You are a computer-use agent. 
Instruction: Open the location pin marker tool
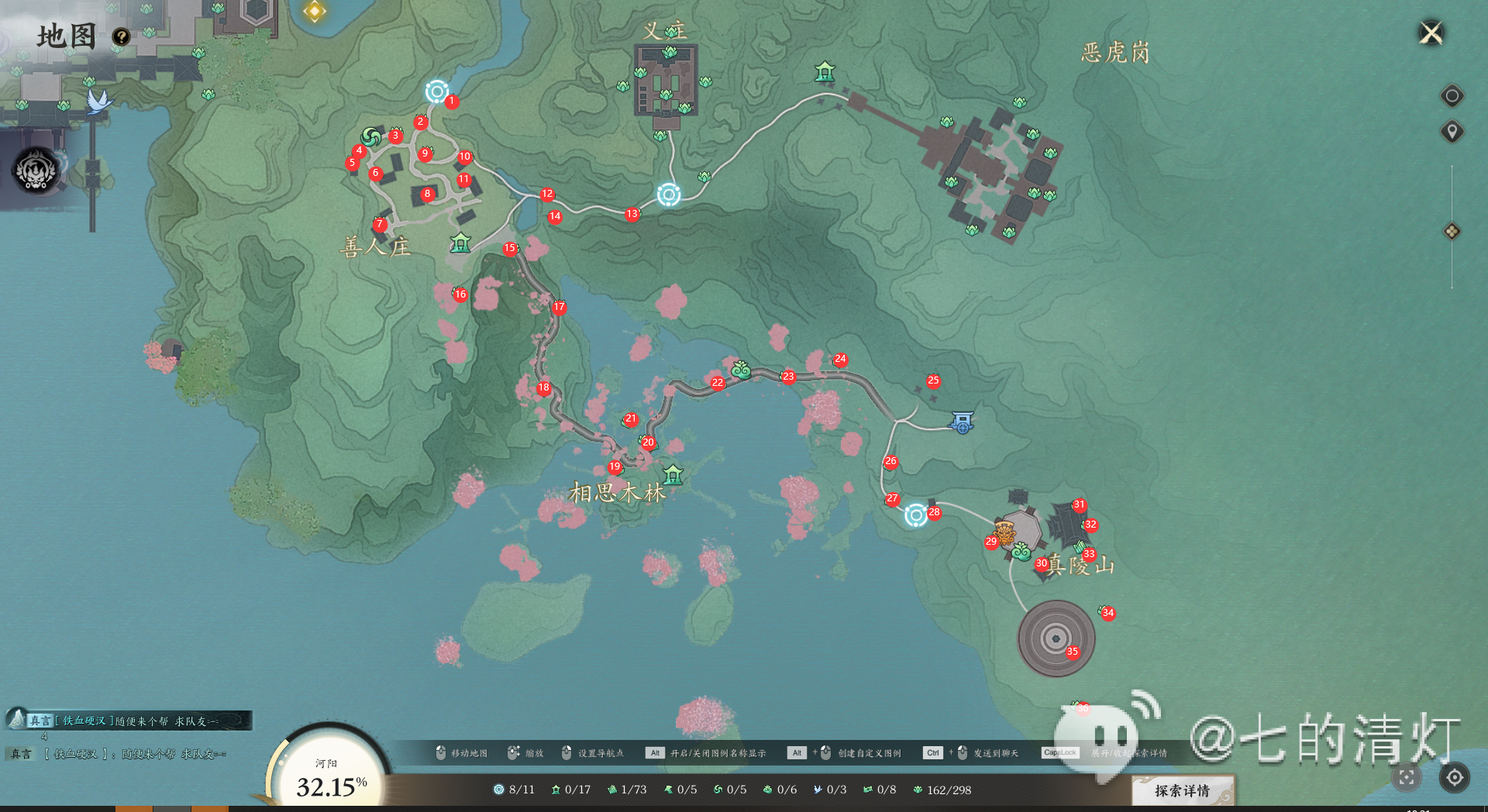[1452, 132]
